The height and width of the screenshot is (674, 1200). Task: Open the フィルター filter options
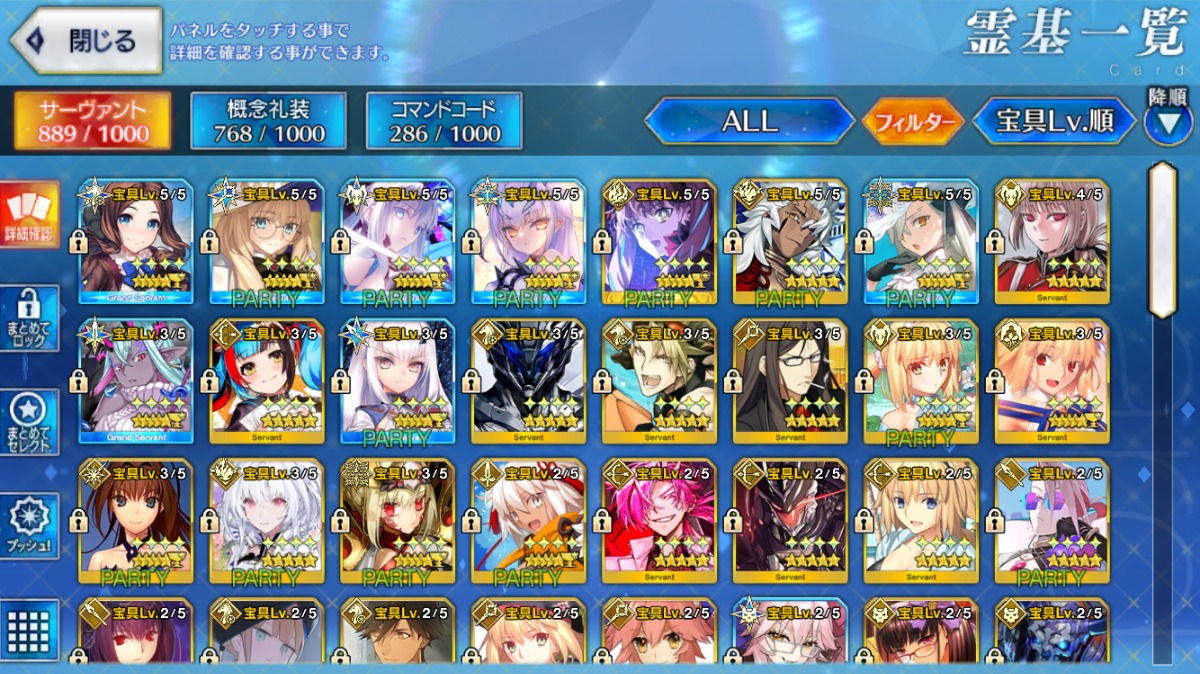(x=912, y=123)
